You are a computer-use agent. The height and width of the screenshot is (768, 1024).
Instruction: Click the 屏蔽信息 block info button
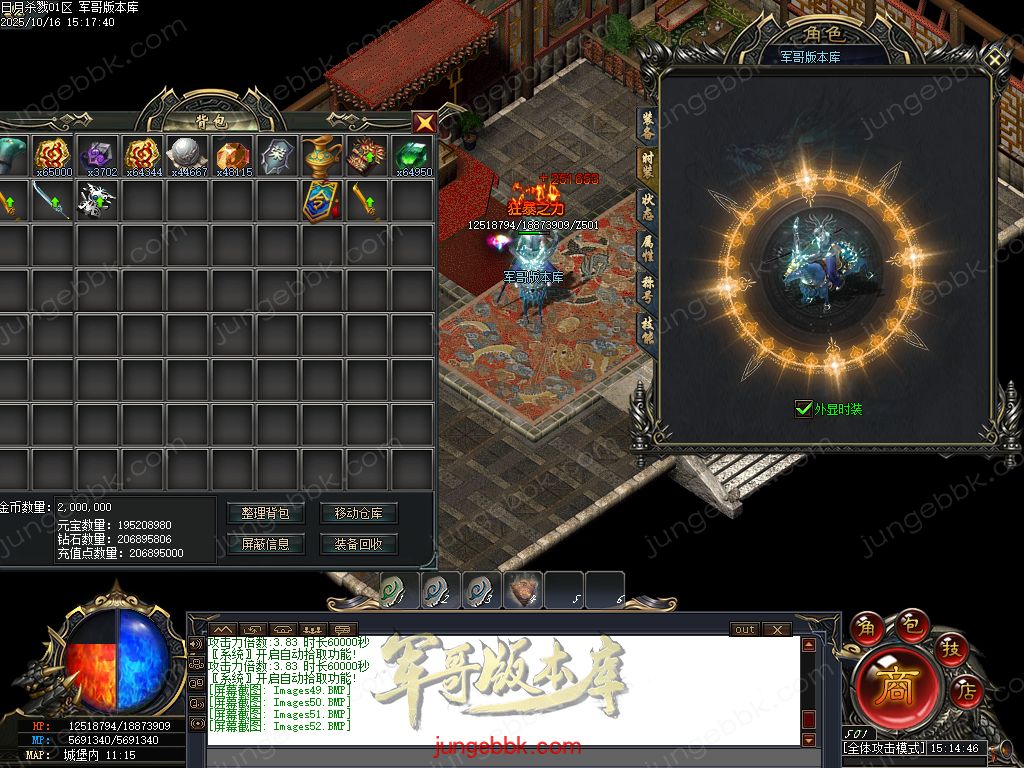click(266, 544)
